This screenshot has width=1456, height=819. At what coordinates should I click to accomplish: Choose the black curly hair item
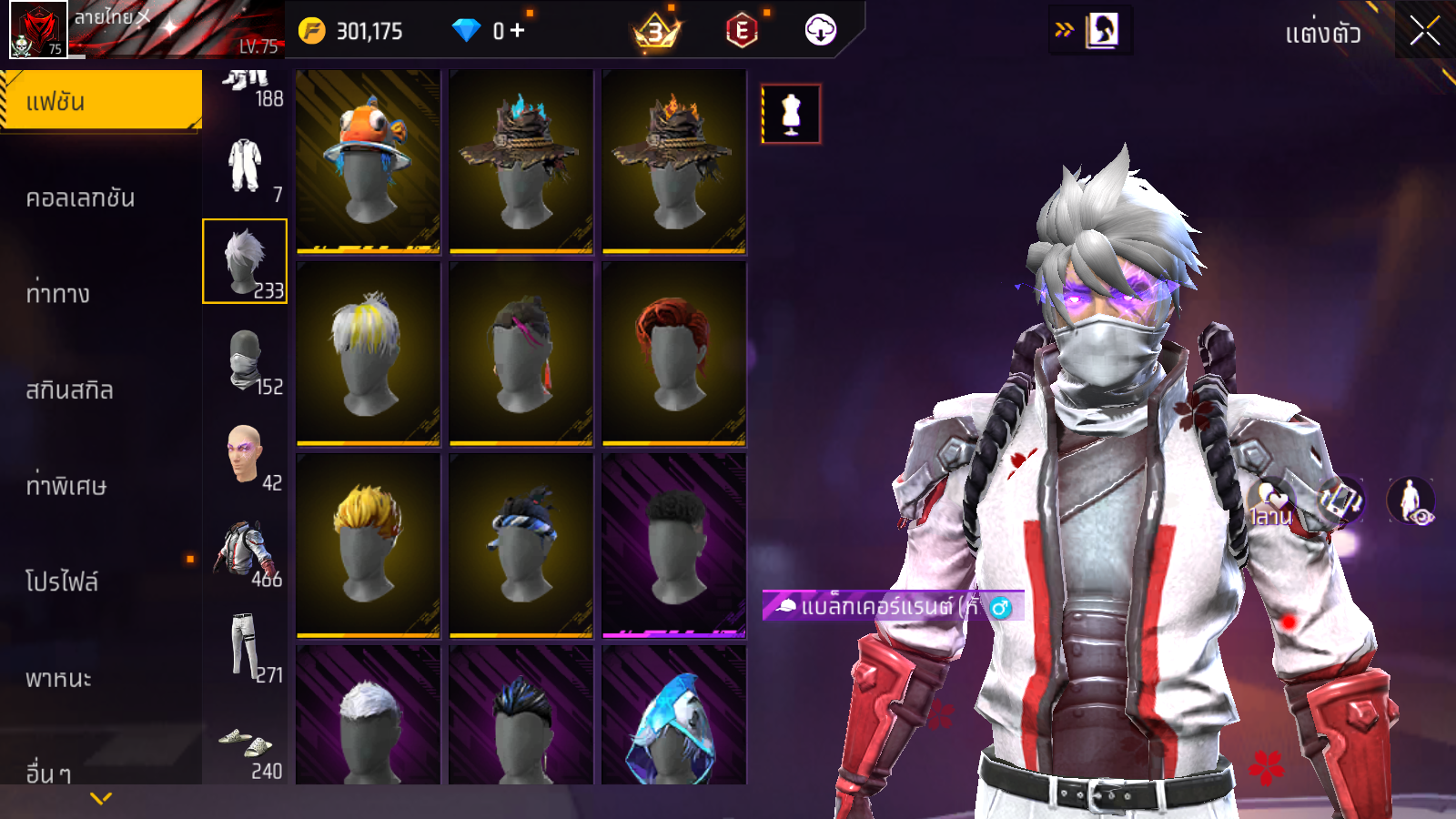[x=674, y=545]
